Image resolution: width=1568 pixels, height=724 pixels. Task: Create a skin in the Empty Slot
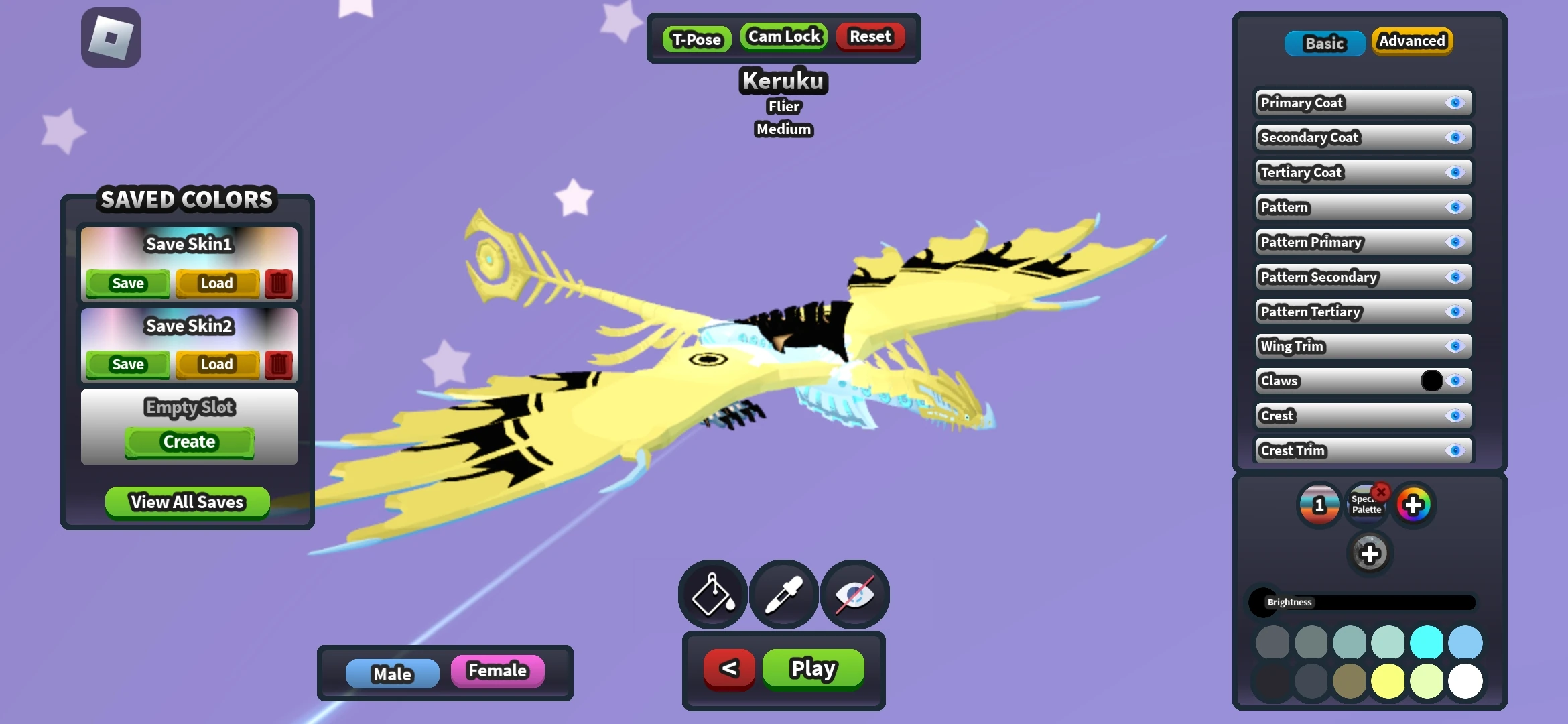188,442
